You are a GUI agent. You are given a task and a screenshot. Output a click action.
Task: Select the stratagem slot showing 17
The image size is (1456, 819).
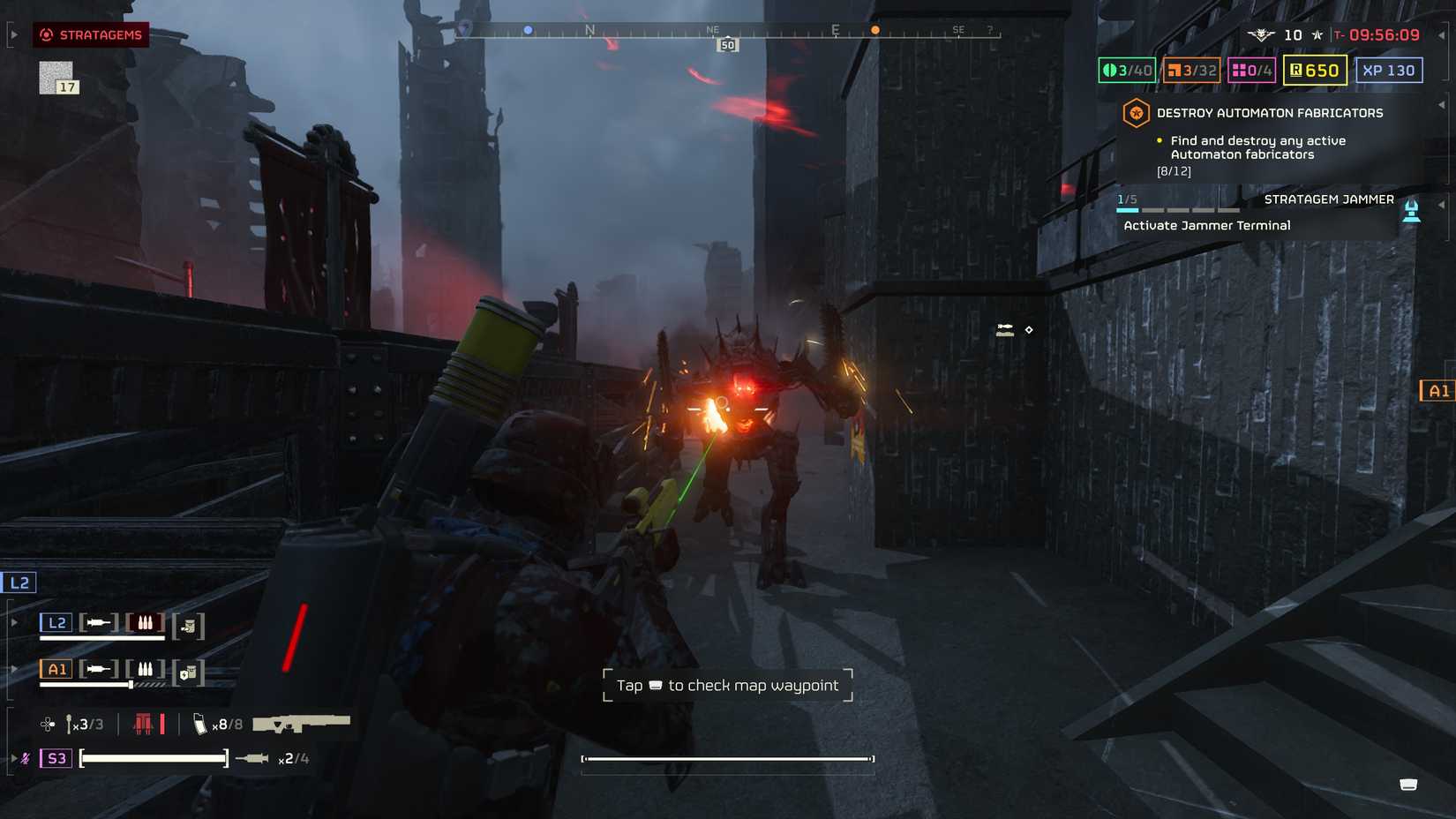pyautogui.click(x=57, y=78)
